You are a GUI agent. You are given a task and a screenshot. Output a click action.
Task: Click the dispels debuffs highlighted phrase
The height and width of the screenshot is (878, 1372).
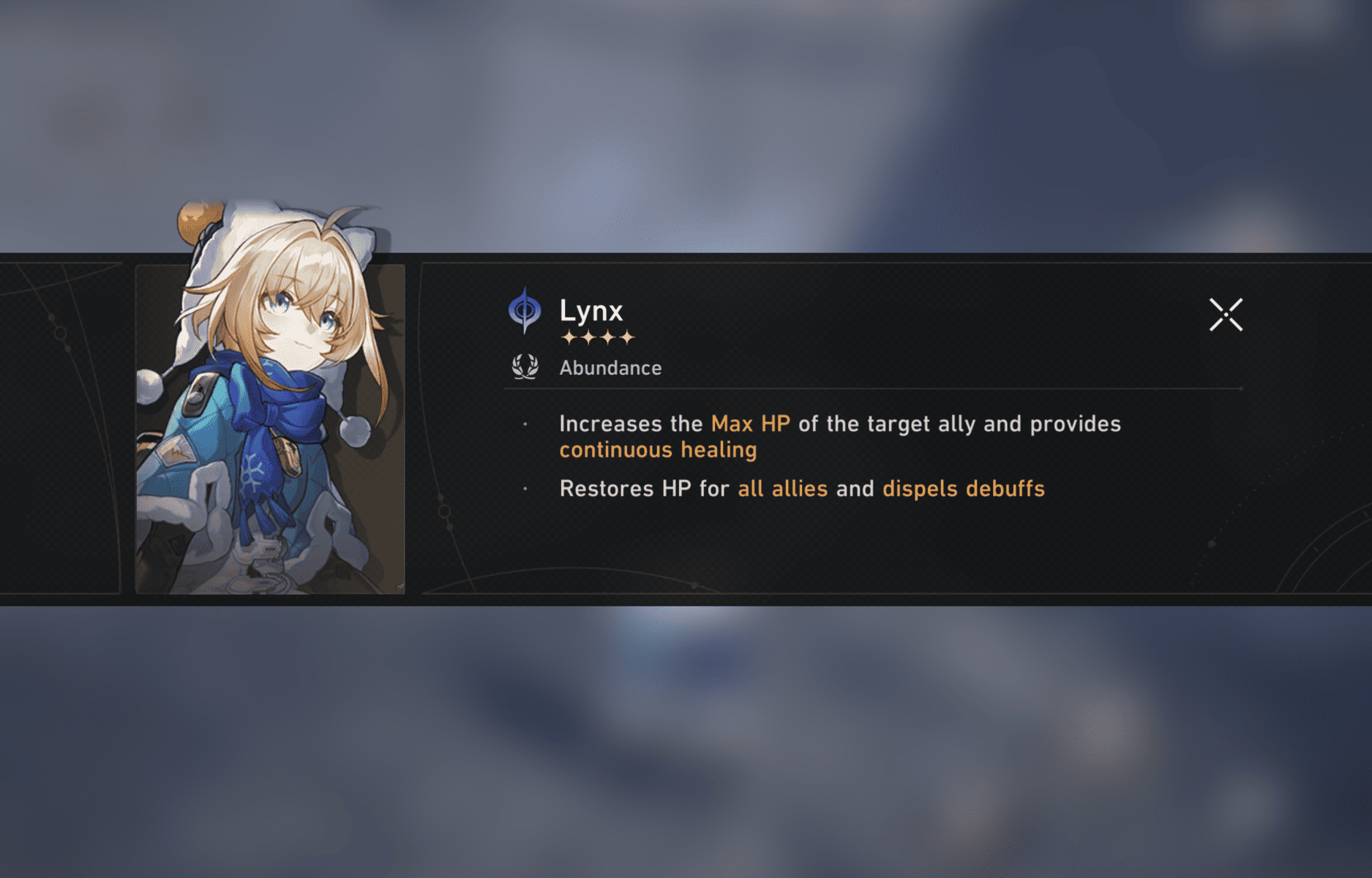coord(963,489)
